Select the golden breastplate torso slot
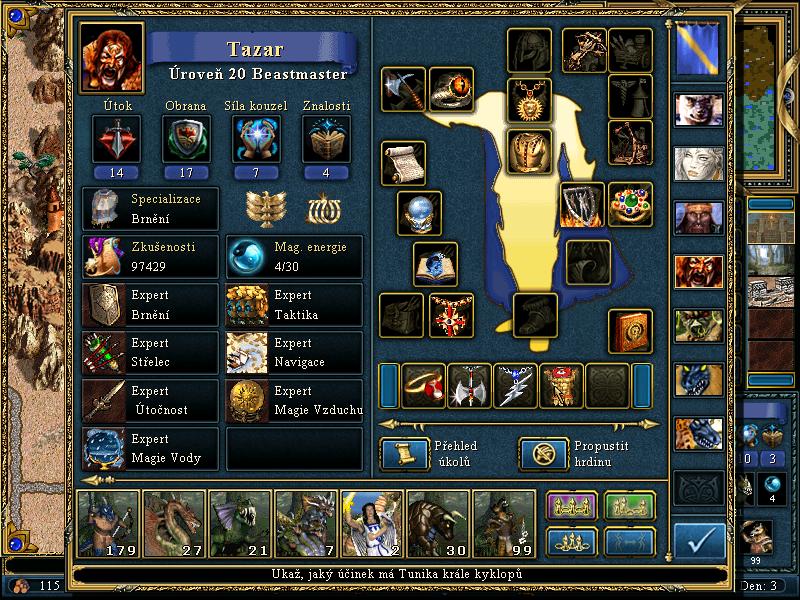Image resolution: width=800 pixels, height=600 pixels. pyautogui.click(x=529, y=151)
